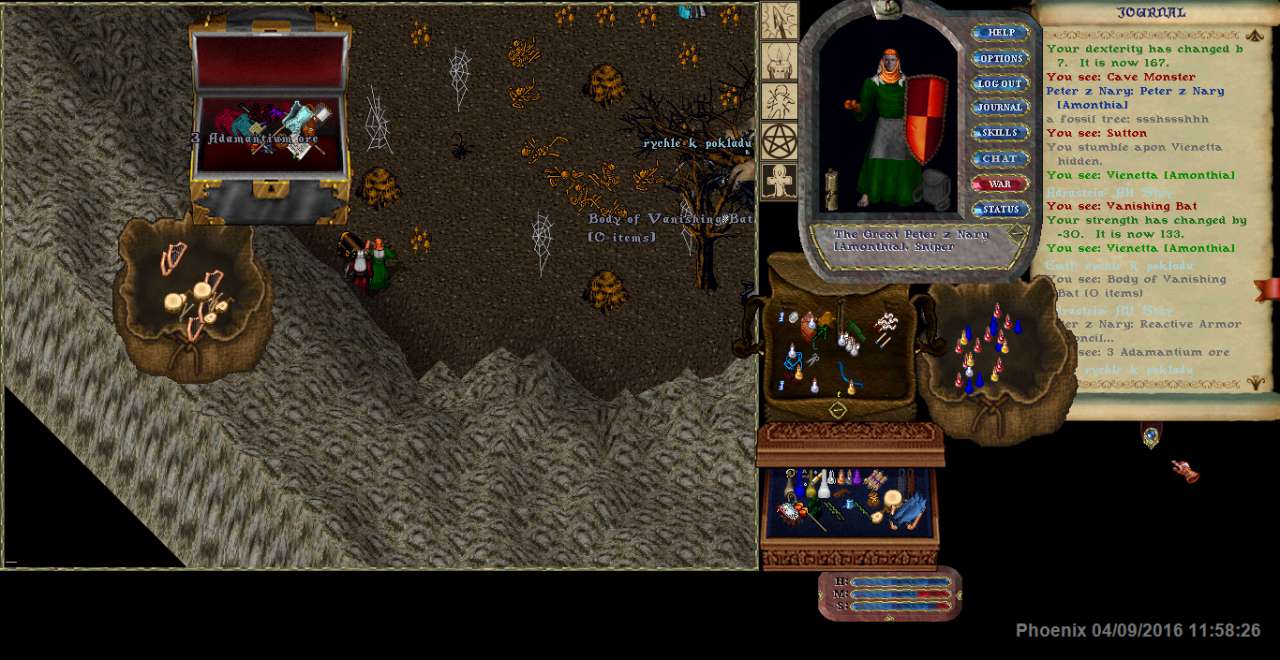Show the SKILLS list
1280x660 pixels.
tap(1000, 133)
